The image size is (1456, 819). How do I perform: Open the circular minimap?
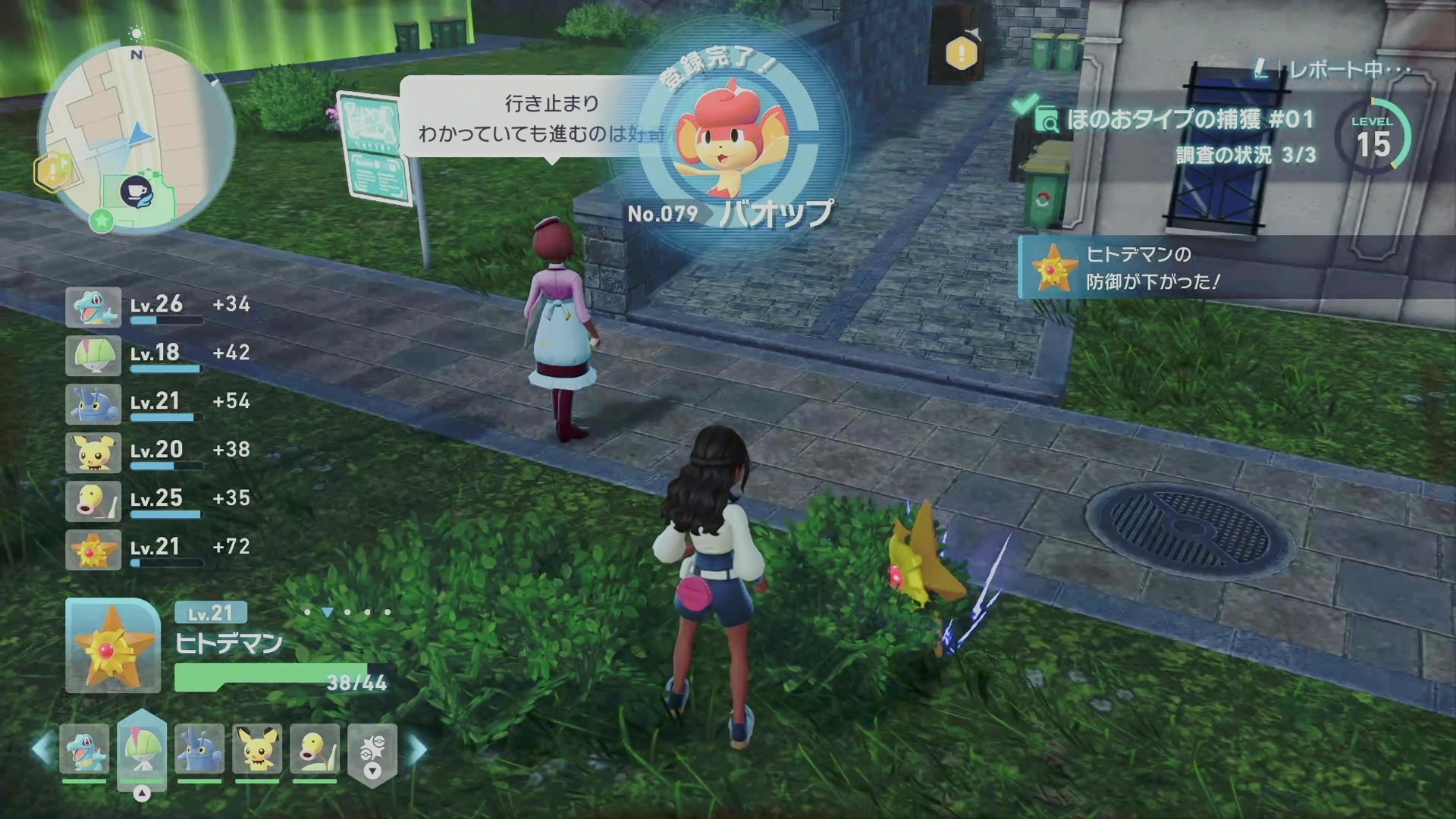(x=136, y=136)
